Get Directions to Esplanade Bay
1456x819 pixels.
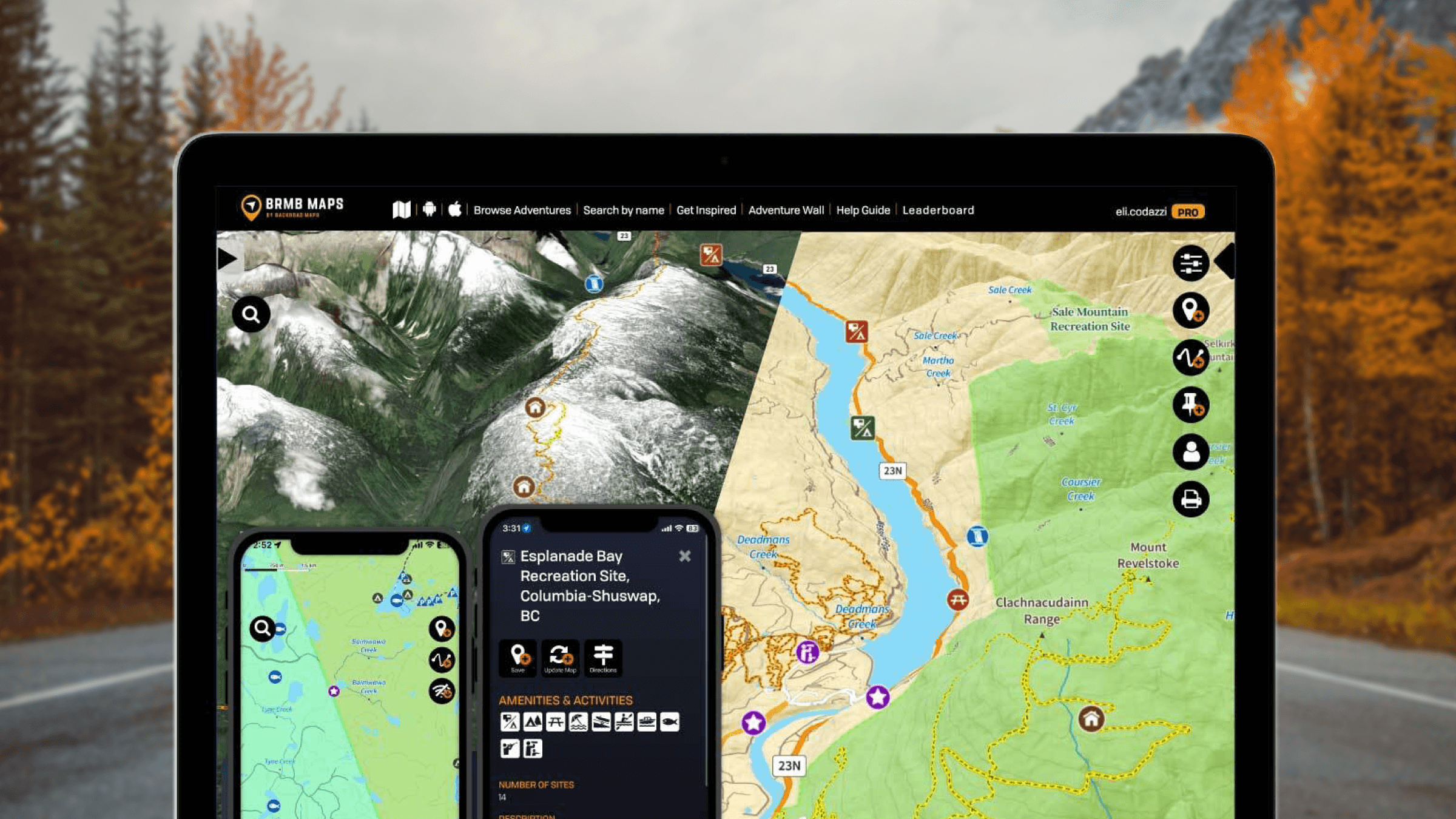pyautogui.click(x=603, y=658)
